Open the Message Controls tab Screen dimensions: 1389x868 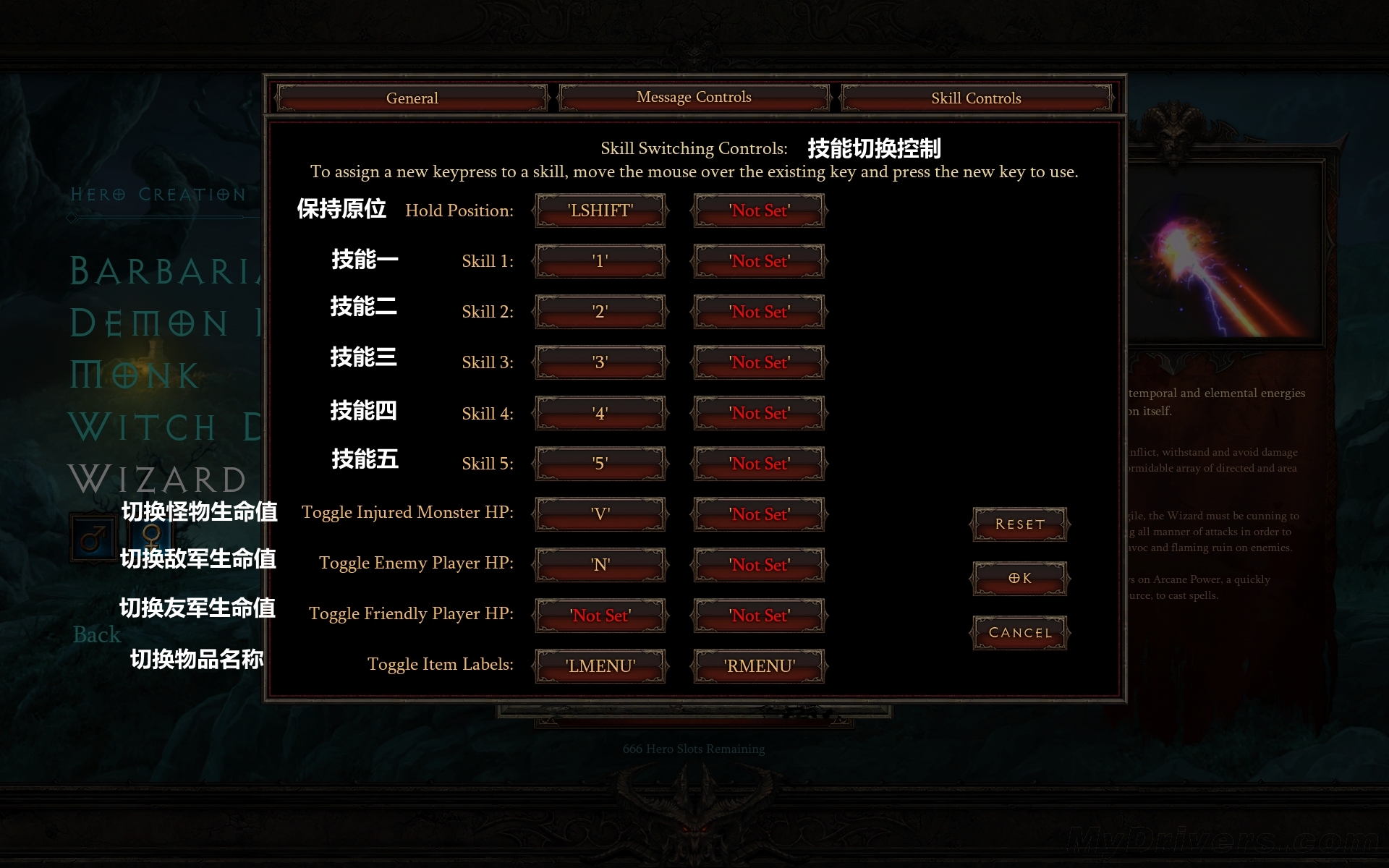pos(694,98)
